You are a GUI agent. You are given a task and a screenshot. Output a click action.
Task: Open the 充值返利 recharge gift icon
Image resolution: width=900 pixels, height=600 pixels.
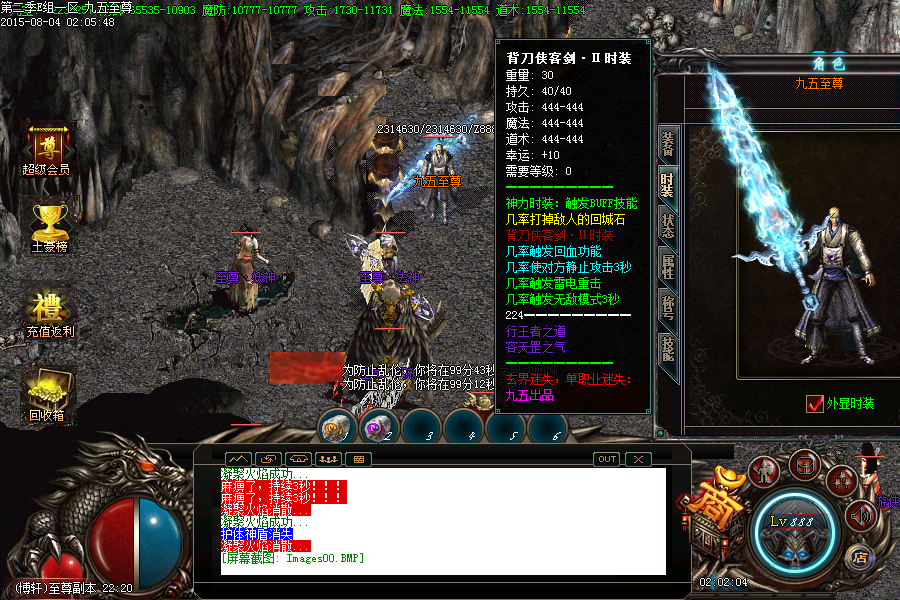tap(48, 308)
